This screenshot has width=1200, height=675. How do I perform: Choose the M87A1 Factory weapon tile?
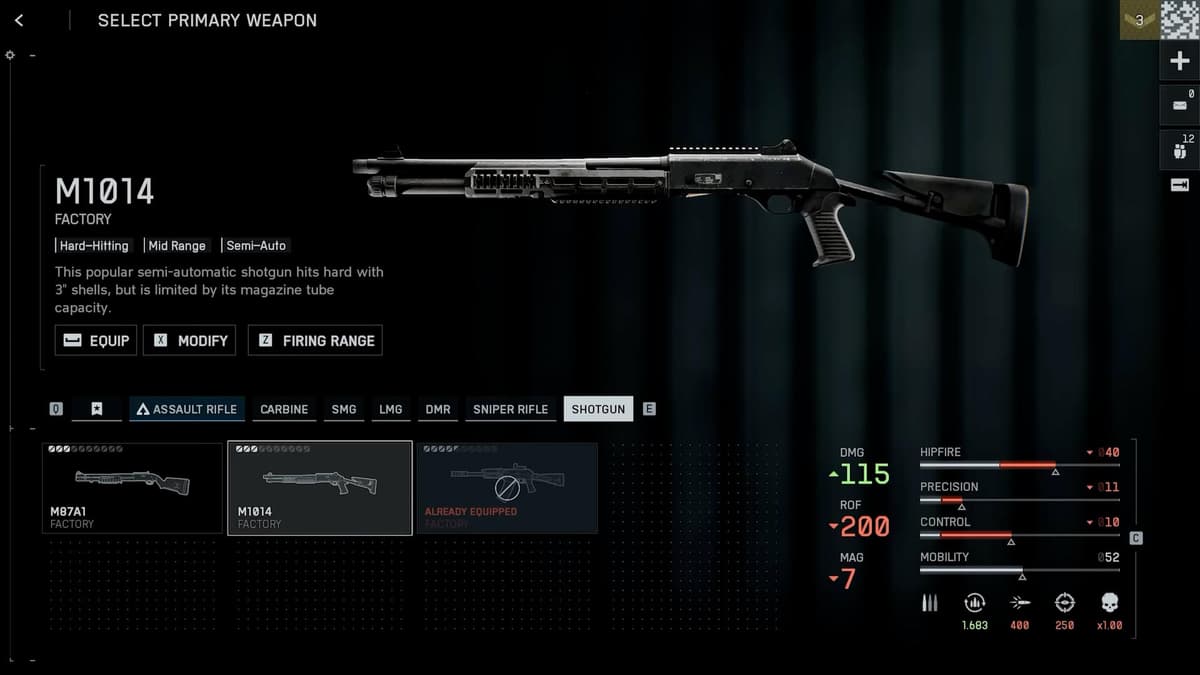132,488
